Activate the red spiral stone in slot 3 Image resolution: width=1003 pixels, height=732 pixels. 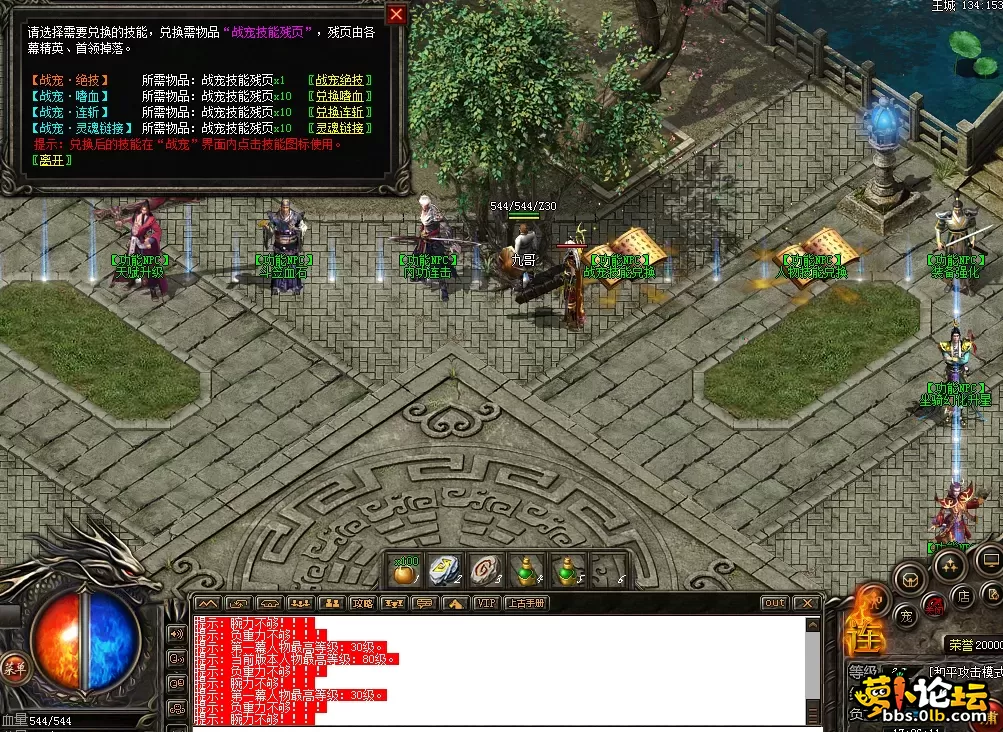click(485, 572)
